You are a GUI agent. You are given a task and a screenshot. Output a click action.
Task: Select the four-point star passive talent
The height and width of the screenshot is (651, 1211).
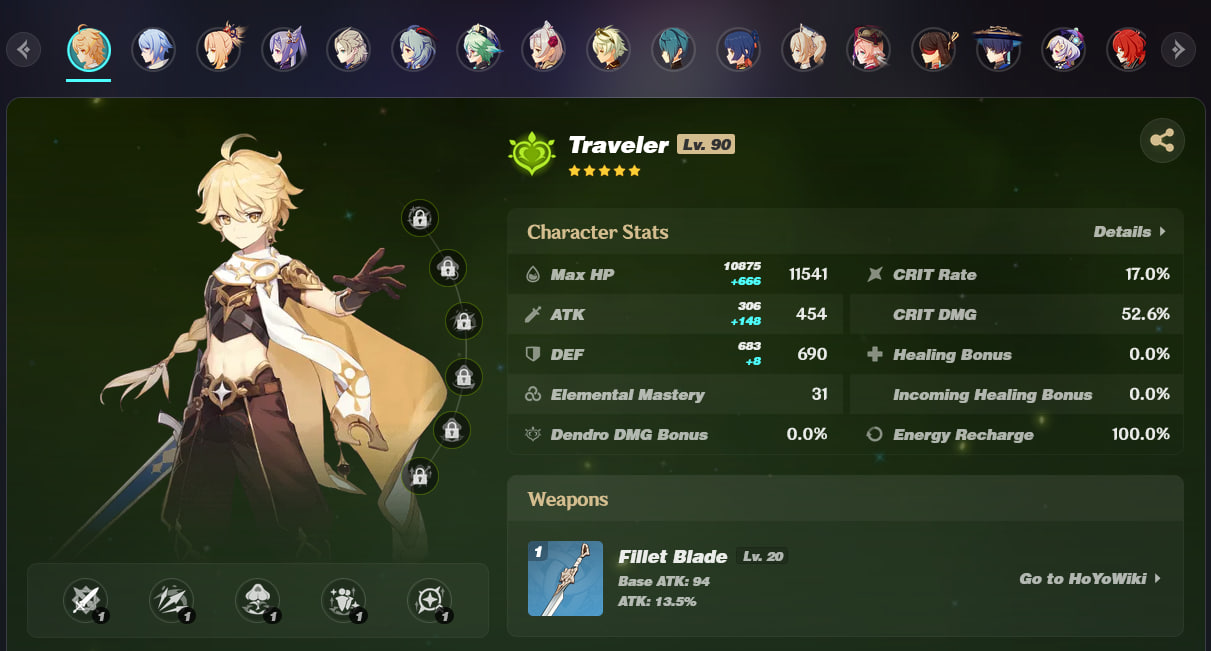coord(429,601)
